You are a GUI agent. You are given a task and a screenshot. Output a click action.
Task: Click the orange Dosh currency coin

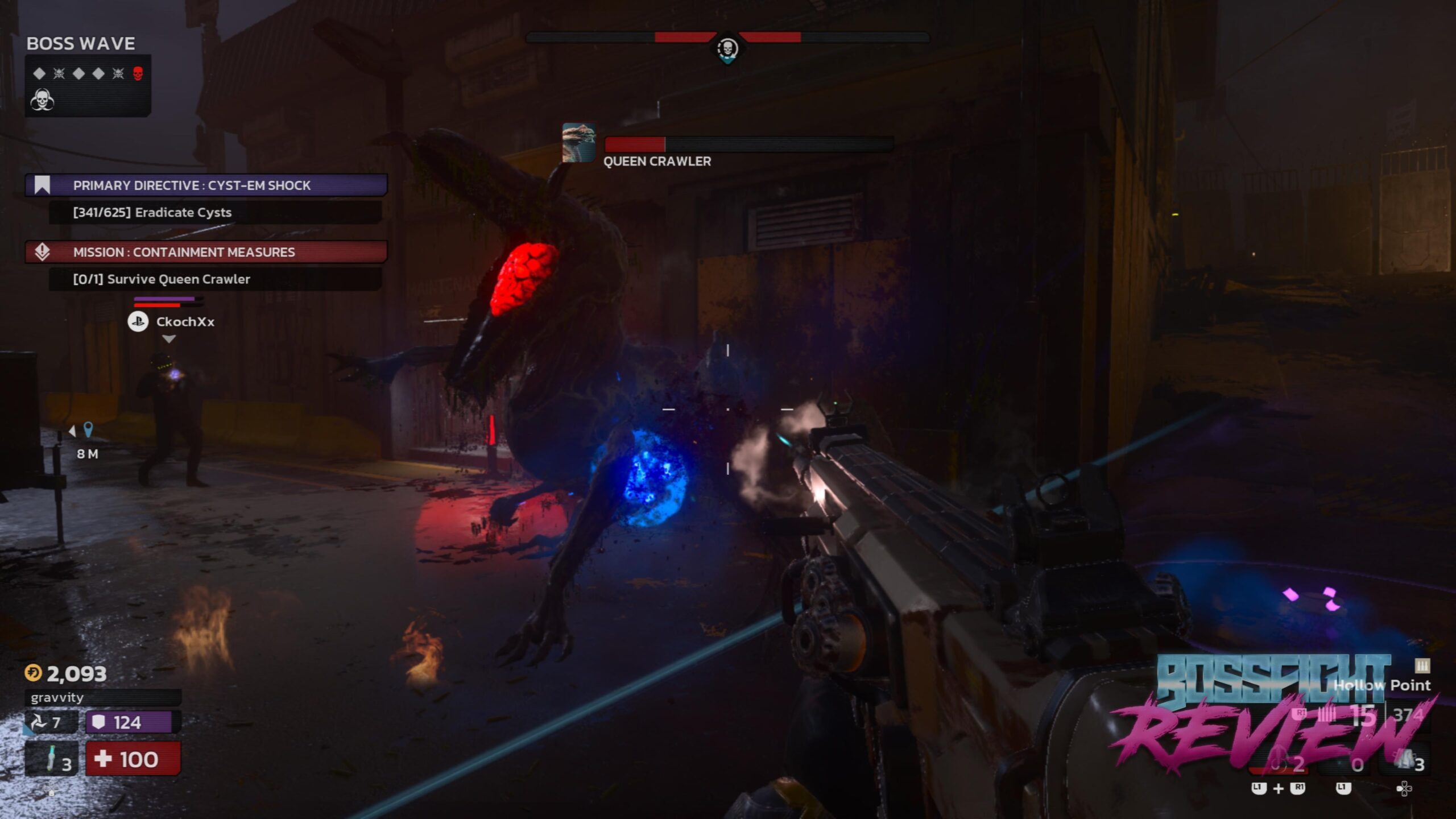(x=33, y=673)
